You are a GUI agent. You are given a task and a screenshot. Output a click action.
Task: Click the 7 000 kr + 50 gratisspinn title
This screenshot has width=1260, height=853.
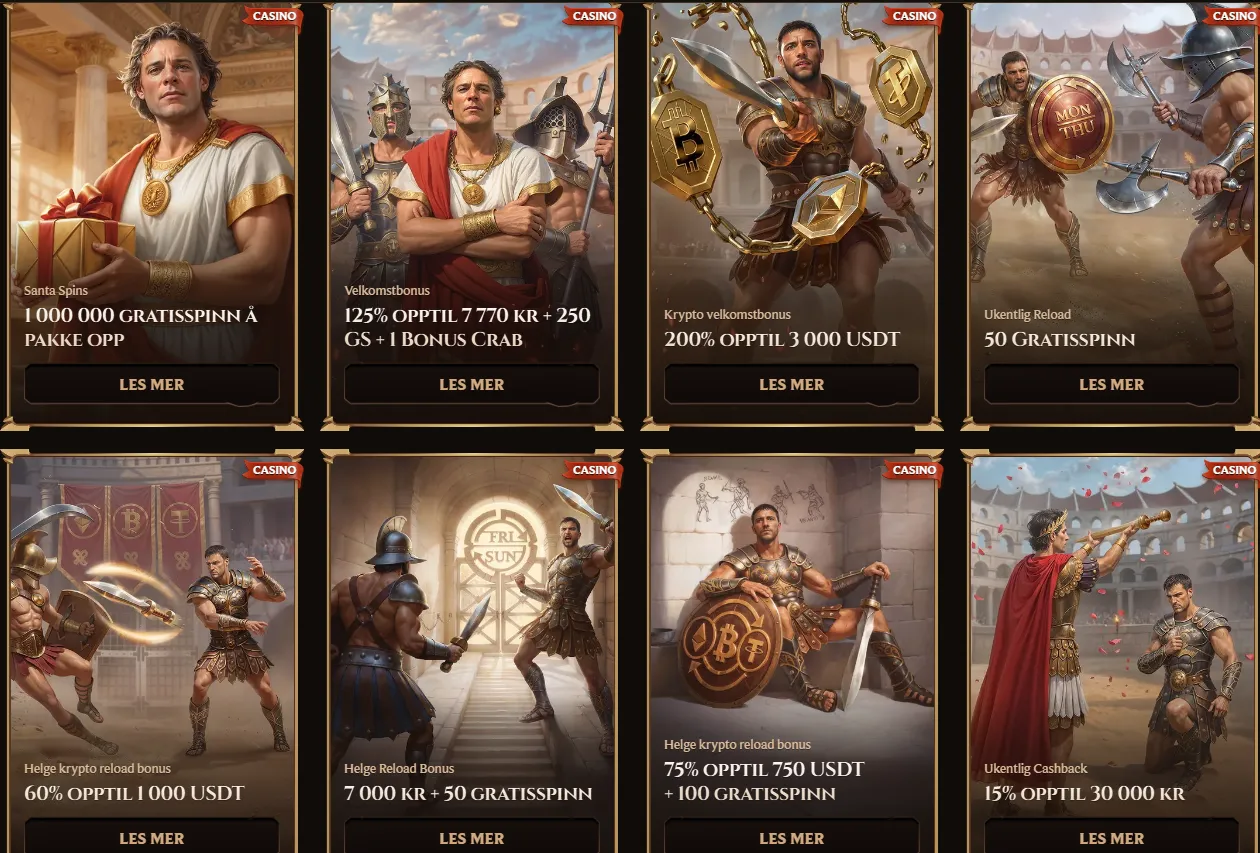point(468,794)
